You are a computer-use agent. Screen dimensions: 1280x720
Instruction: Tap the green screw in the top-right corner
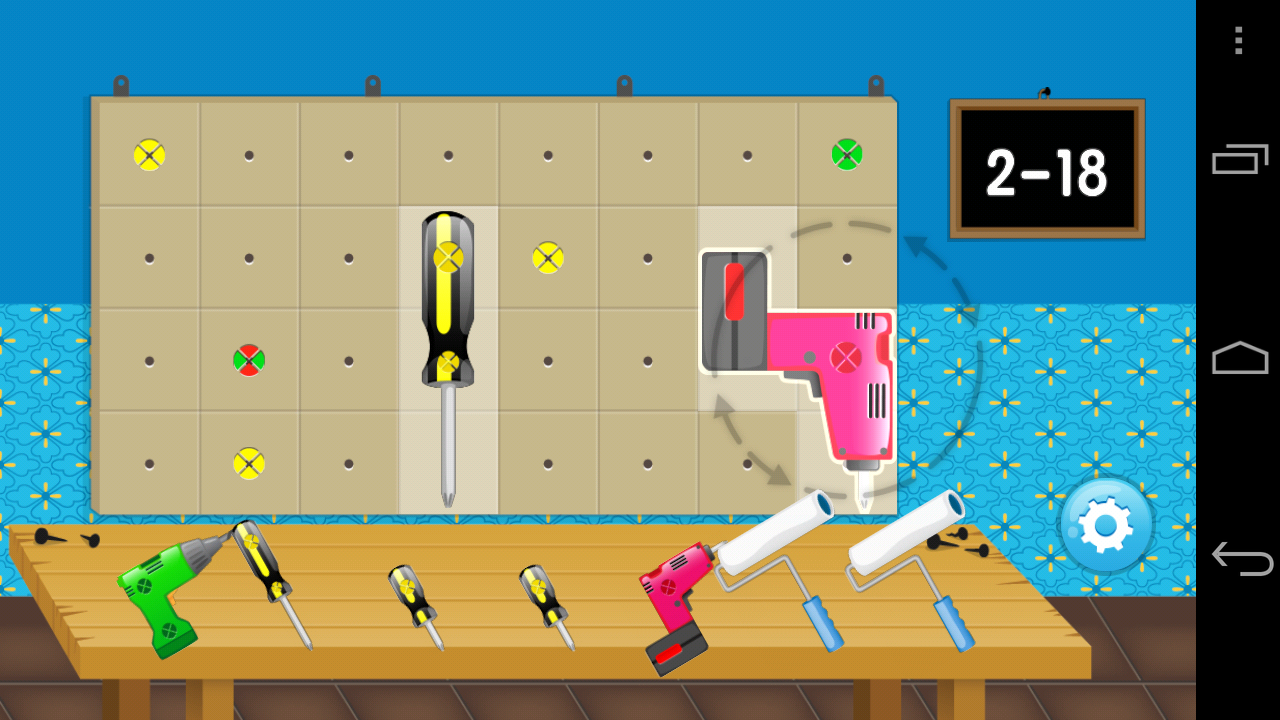pyautogui.click(x=845, y=155)
